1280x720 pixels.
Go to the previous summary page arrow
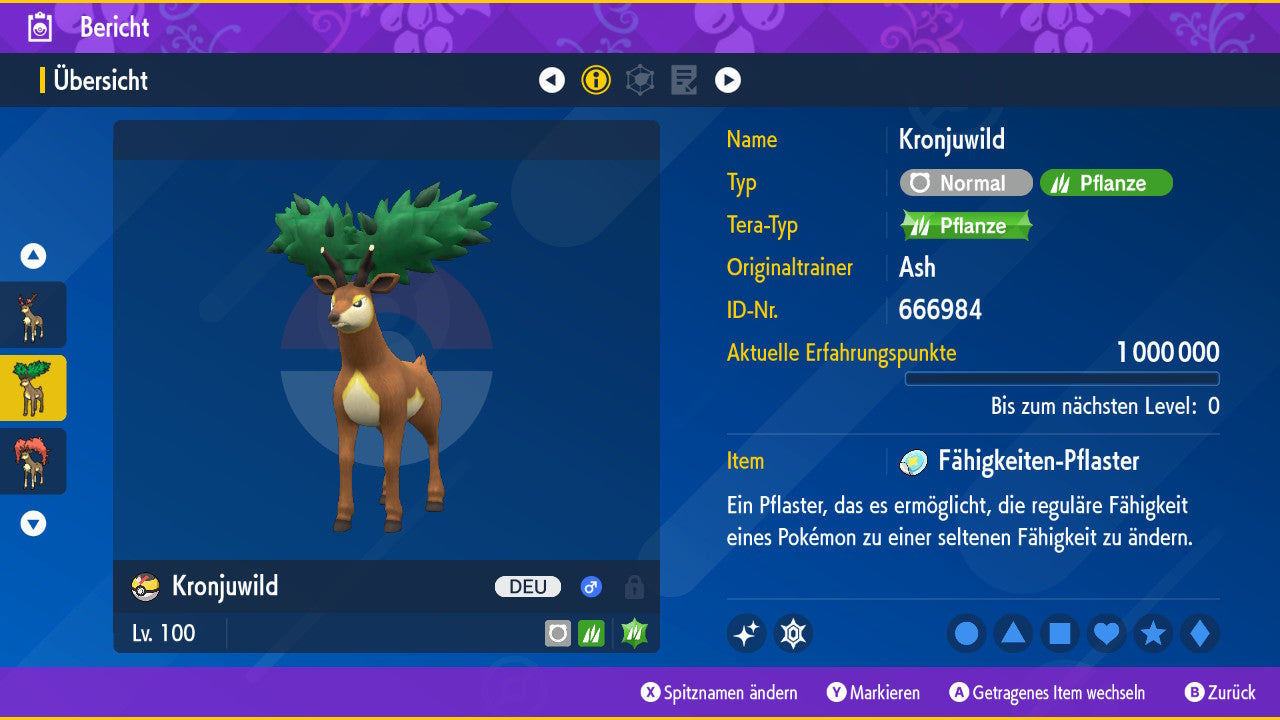tap(552, 80)
